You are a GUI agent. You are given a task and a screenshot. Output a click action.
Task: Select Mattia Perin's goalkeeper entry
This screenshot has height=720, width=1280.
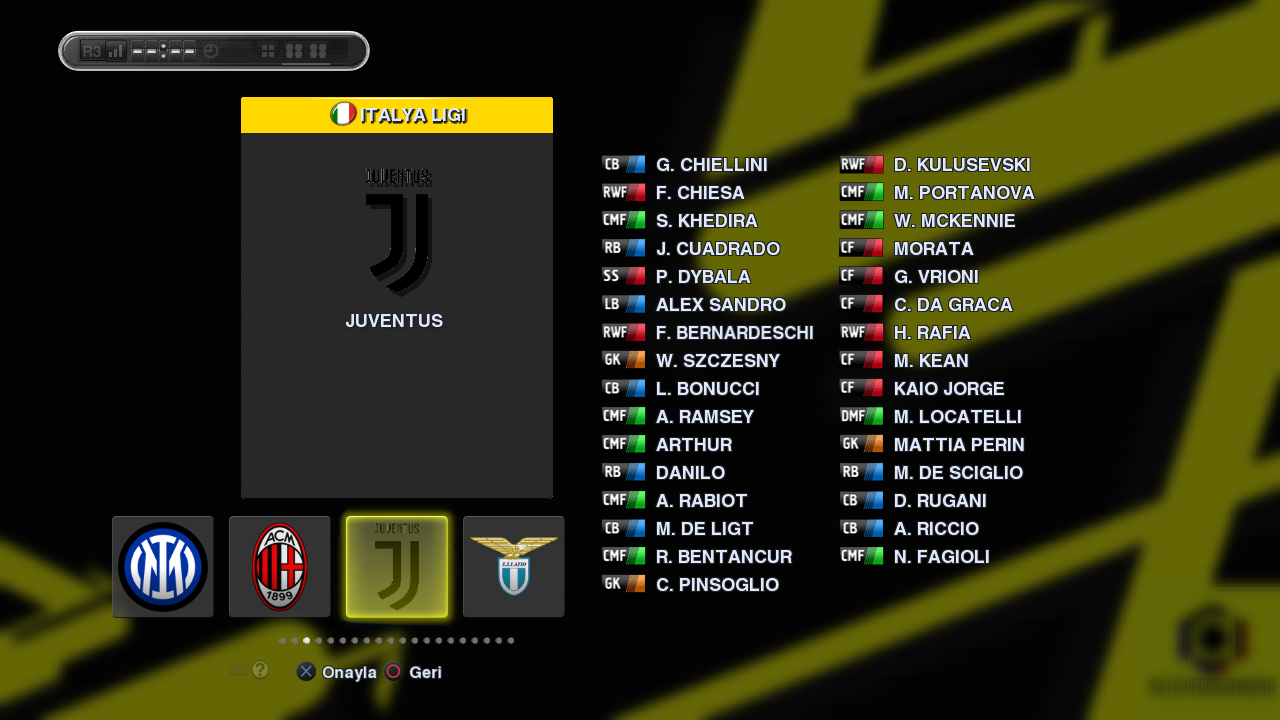(958, 445)
